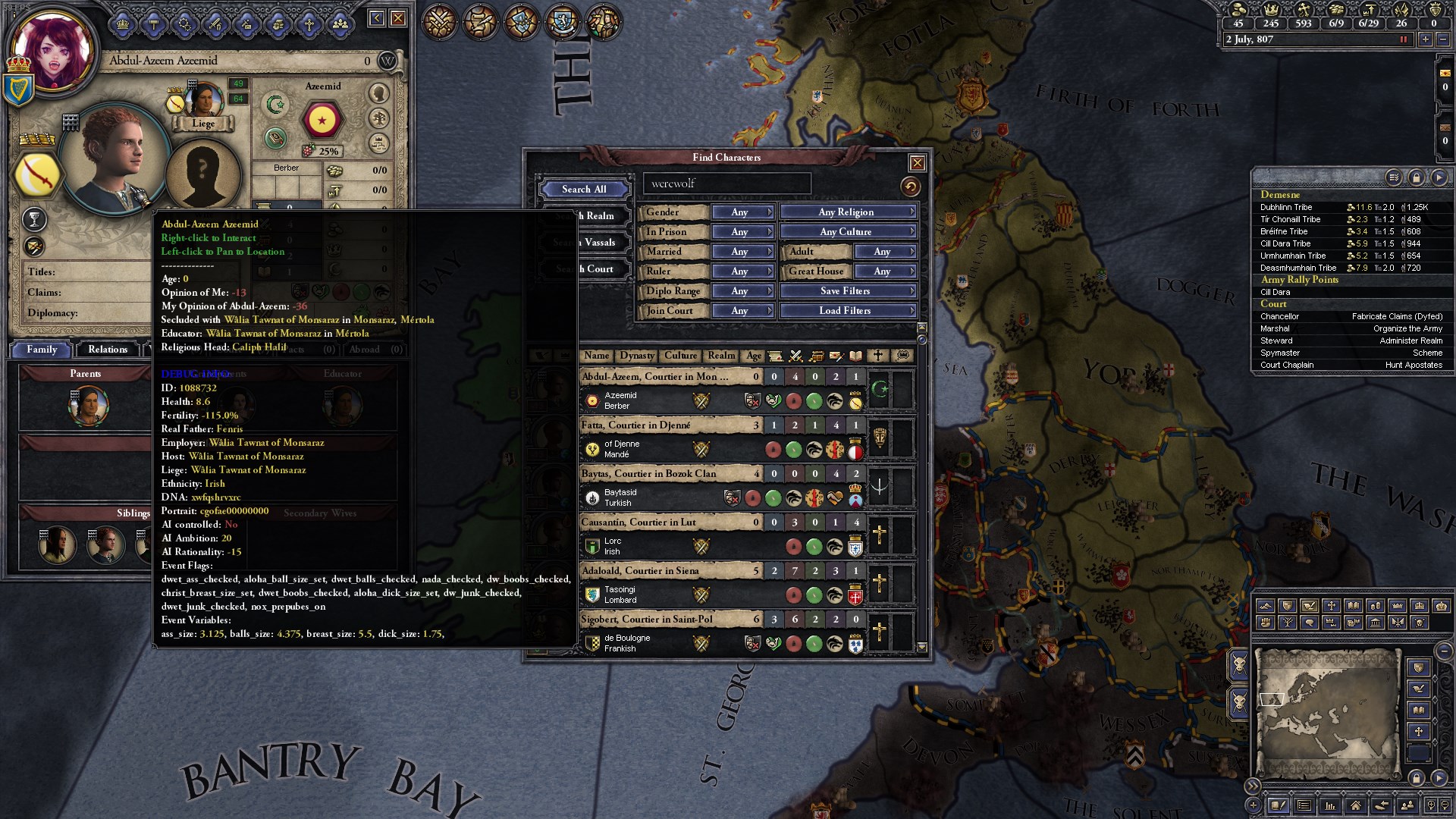
Task: Switch to the Relations tab
Action: 107,350
